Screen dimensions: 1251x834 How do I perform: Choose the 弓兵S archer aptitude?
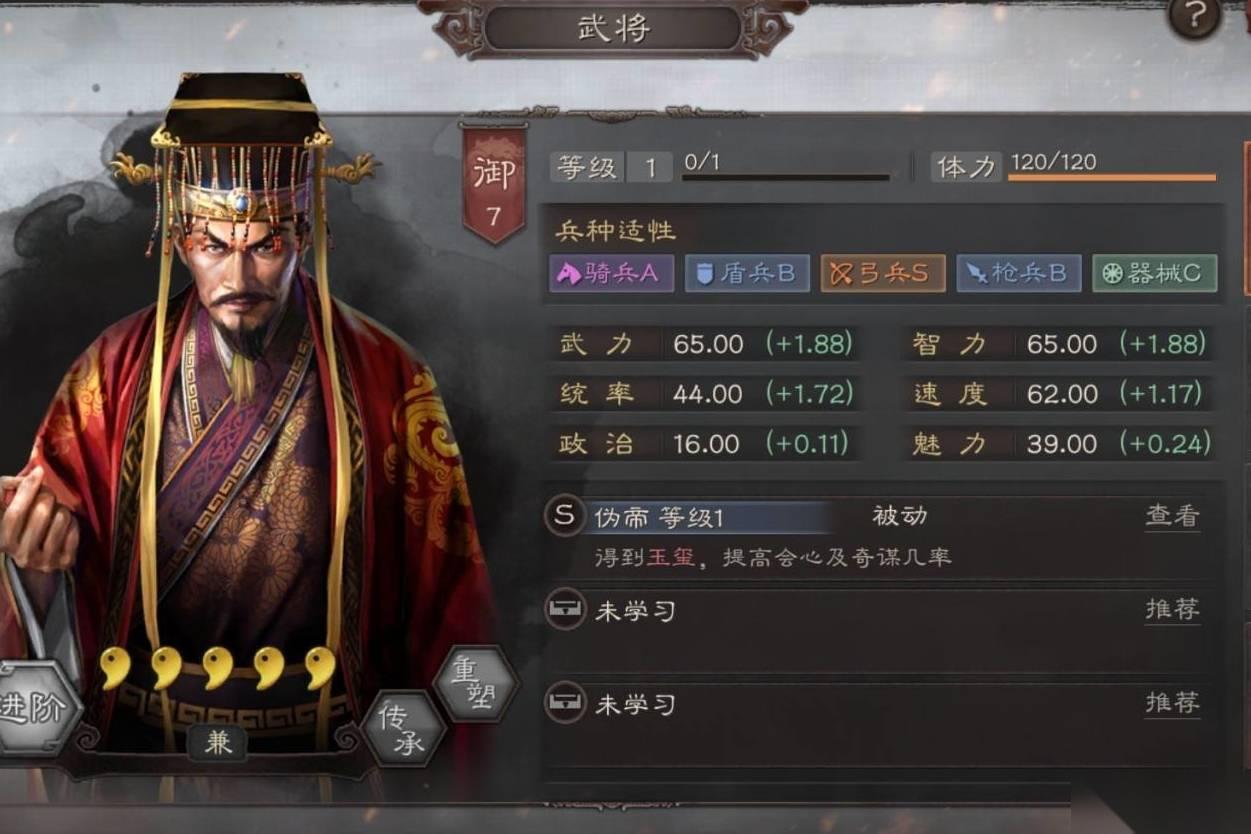point(883,274)
